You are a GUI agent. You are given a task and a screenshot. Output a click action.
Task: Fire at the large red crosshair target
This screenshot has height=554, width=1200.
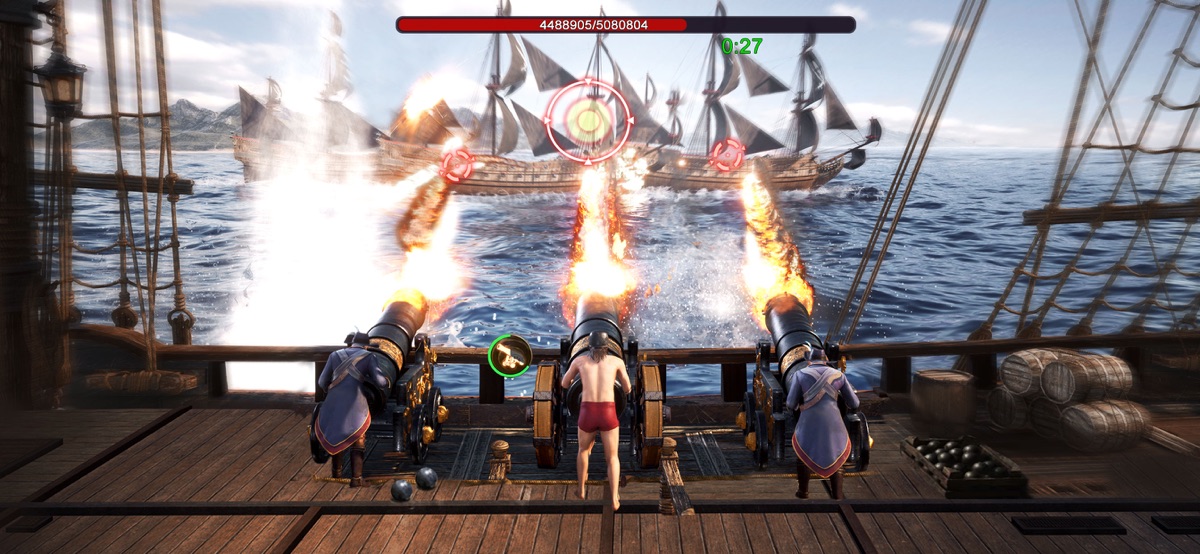pos(590,122)
